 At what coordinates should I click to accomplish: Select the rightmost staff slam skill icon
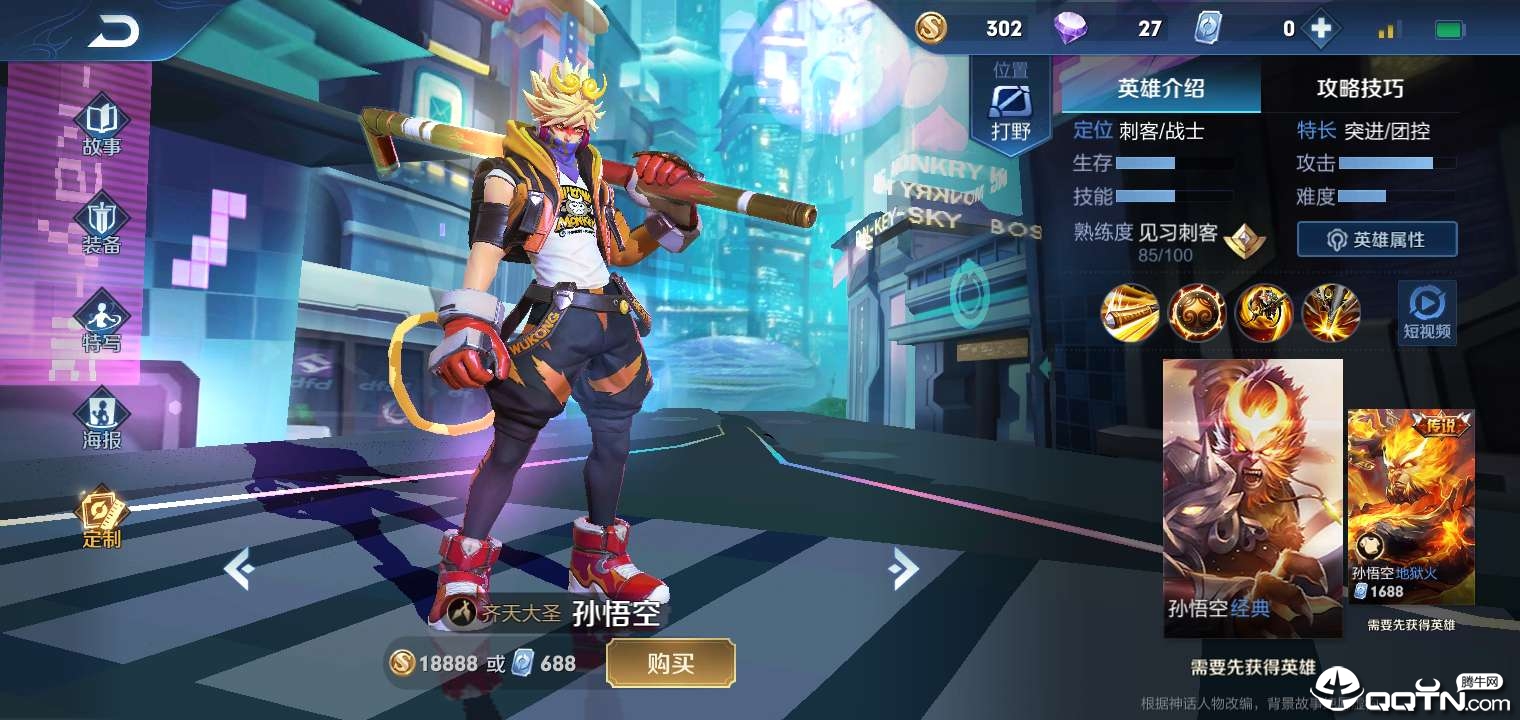click(1331, 313)
